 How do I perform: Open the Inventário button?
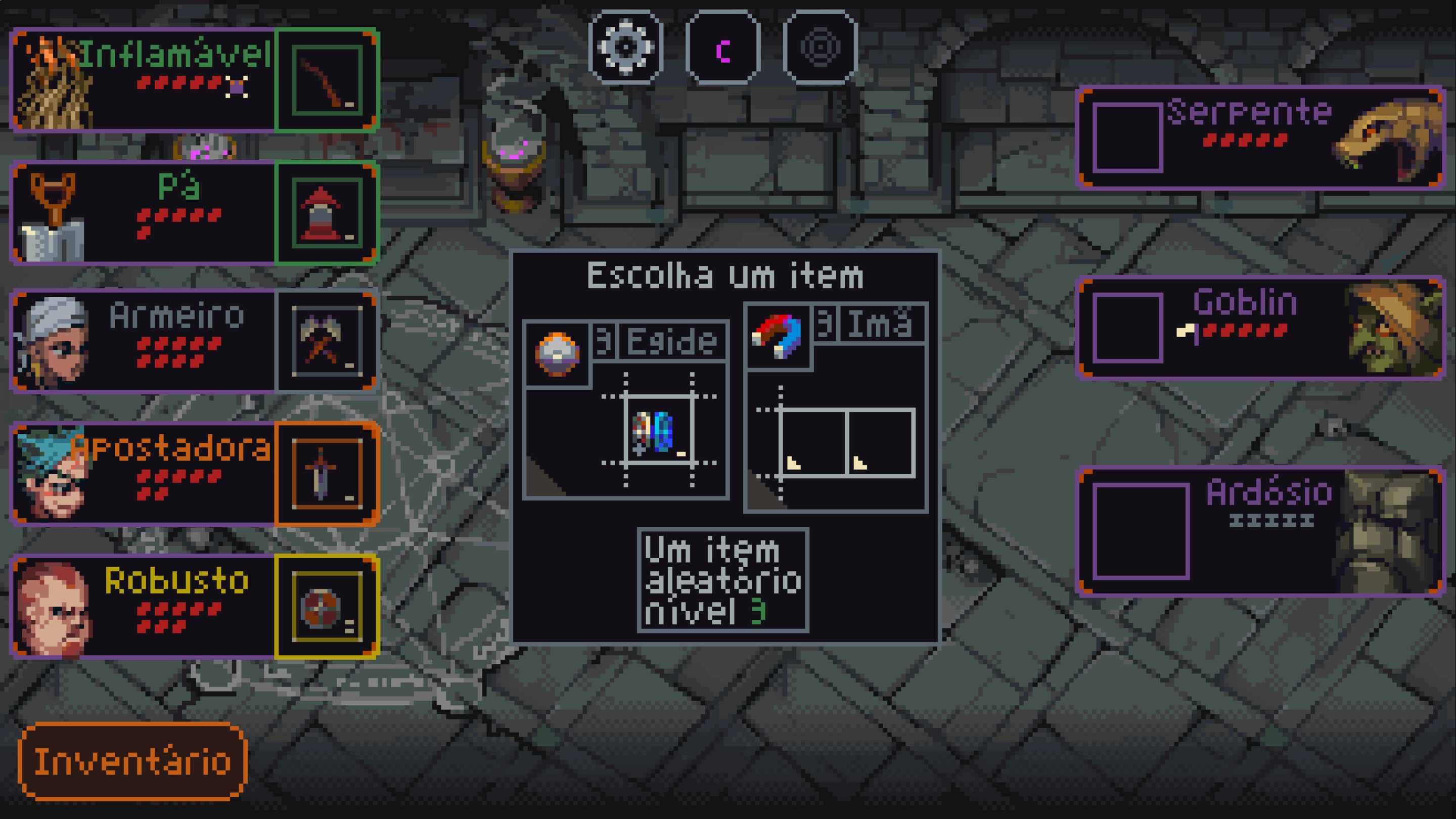133,762
